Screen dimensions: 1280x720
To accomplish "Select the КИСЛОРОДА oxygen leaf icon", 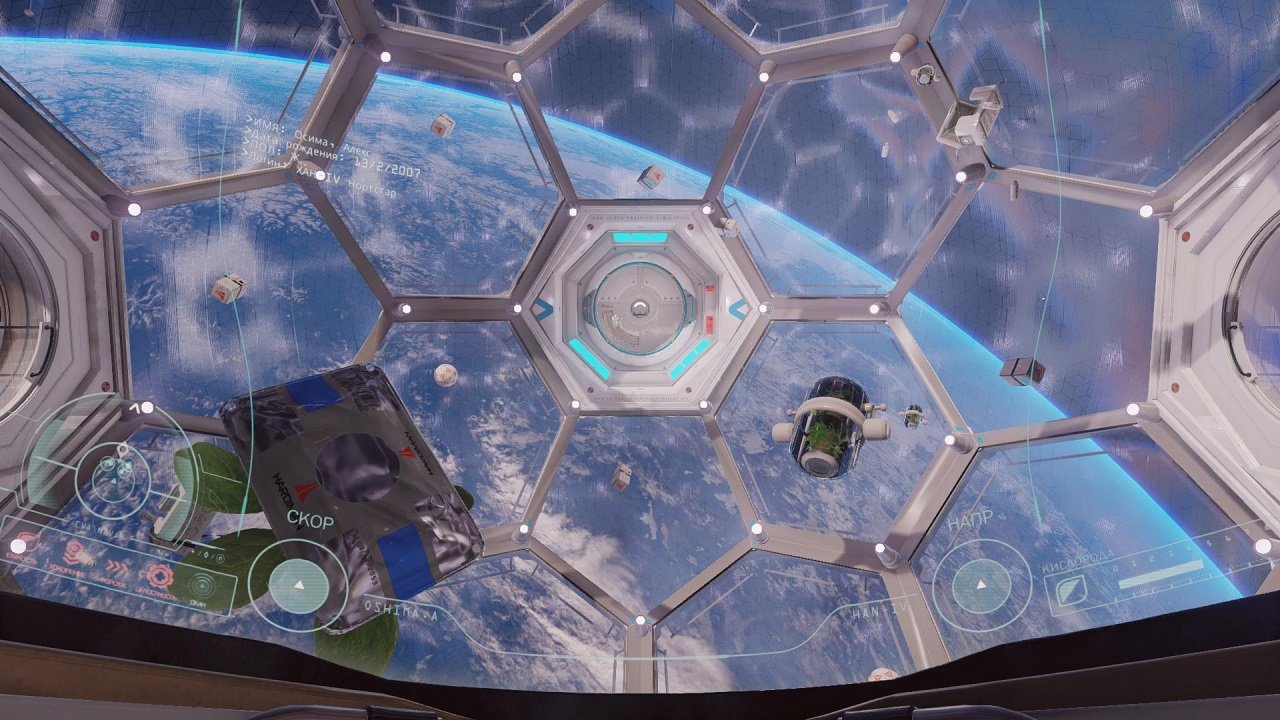I will [1071, 591].
